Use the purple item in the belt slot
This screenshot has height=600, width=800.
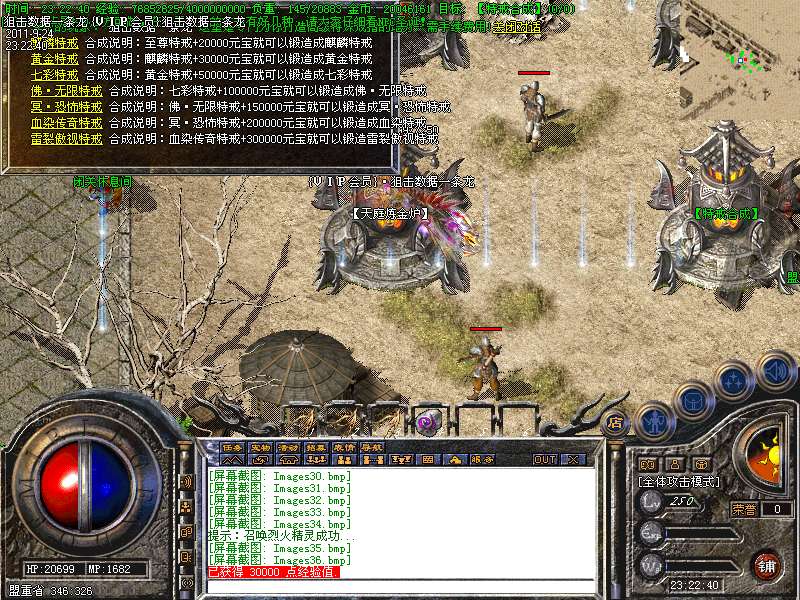tap(428, 422)
